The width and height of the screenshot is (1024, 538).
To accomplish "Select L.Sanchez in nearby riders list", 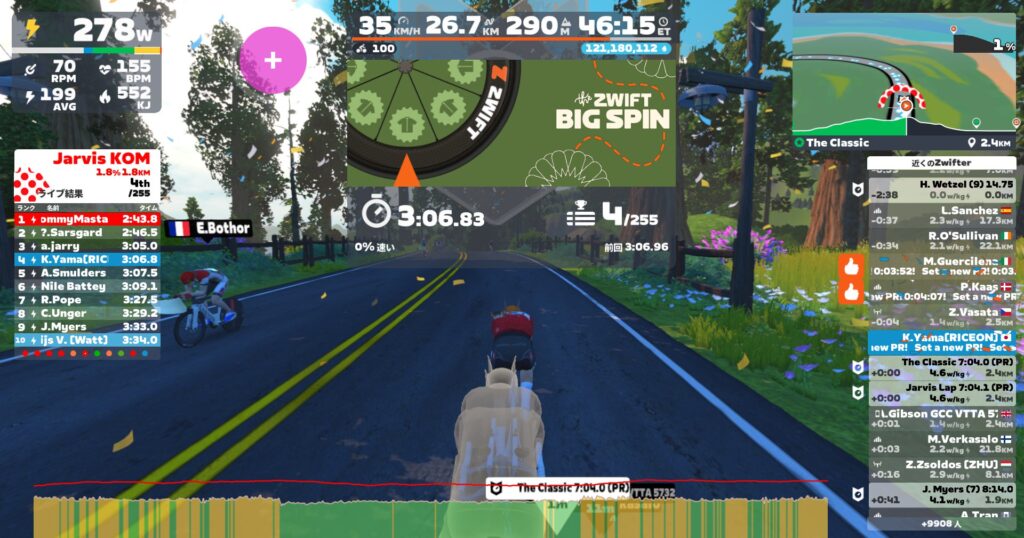I will click(x=940, y=216).
